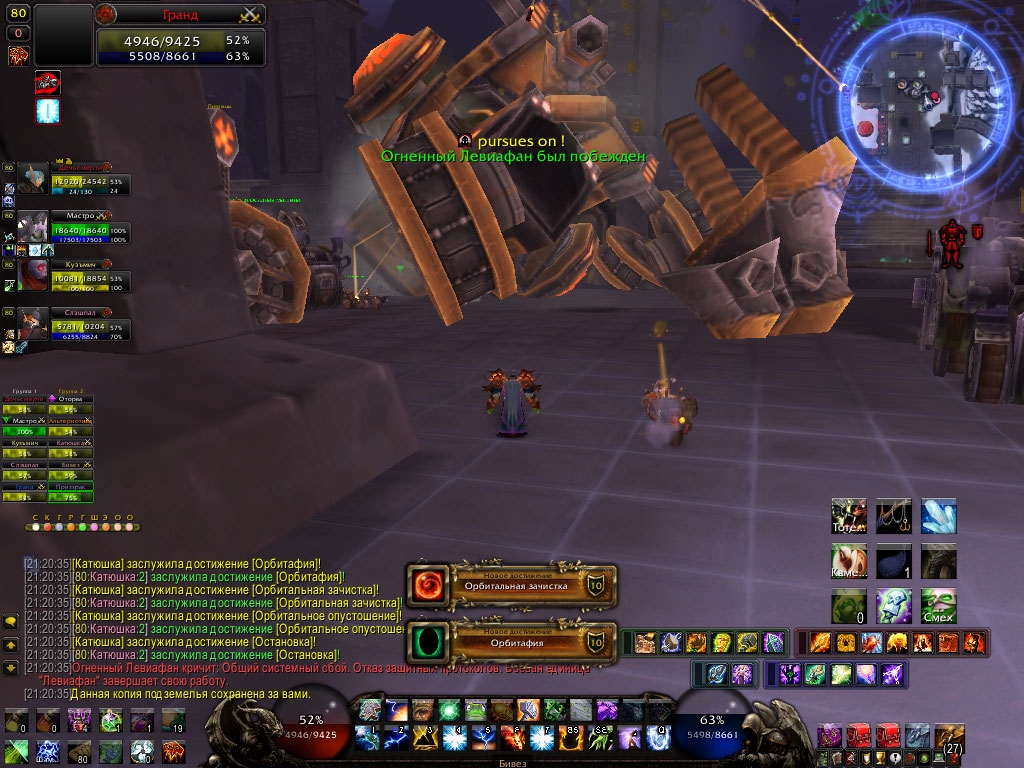Click the yellow chat bubble button
The height and width of the screenshot is (768, 1024).
click(x=11, y=621)
